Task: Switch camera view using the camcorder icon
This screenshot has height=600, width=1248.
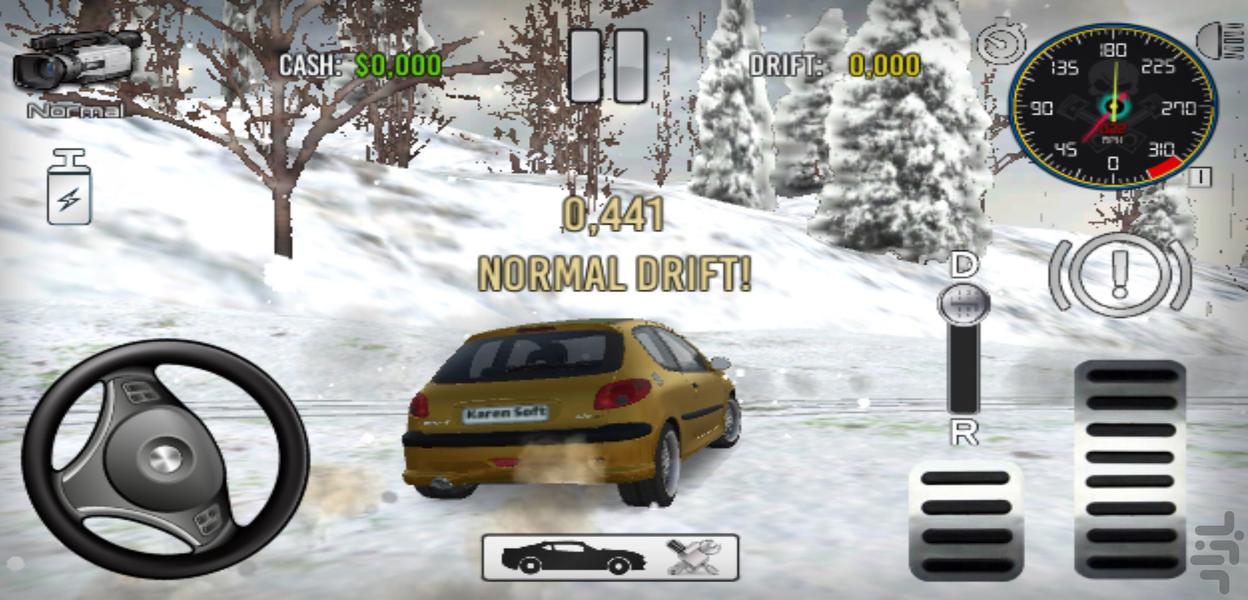Action: pyautogui.click(x=75, y=61)
